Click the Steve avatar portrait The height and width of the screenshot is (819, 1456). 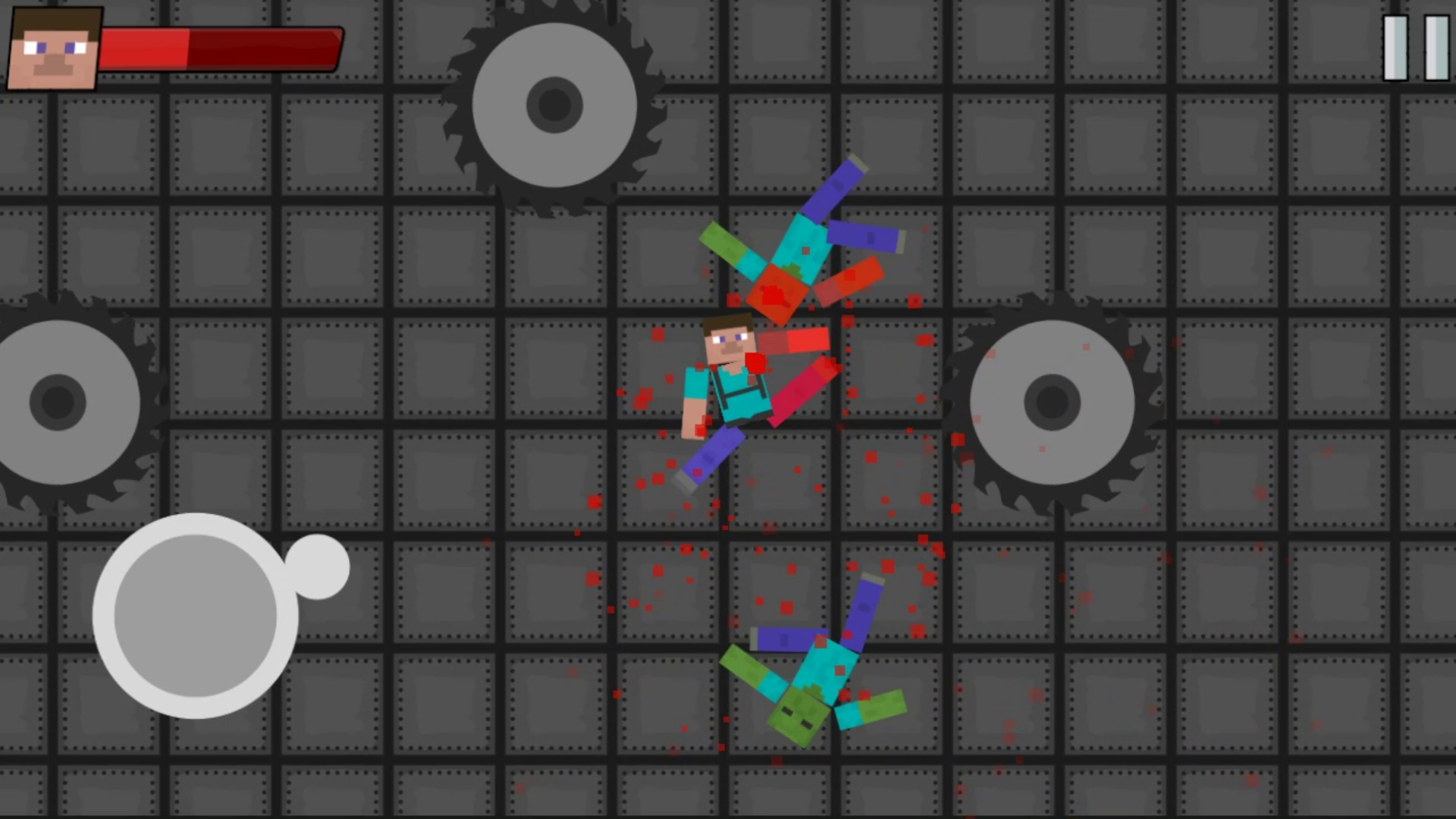(x=50, y=47)
